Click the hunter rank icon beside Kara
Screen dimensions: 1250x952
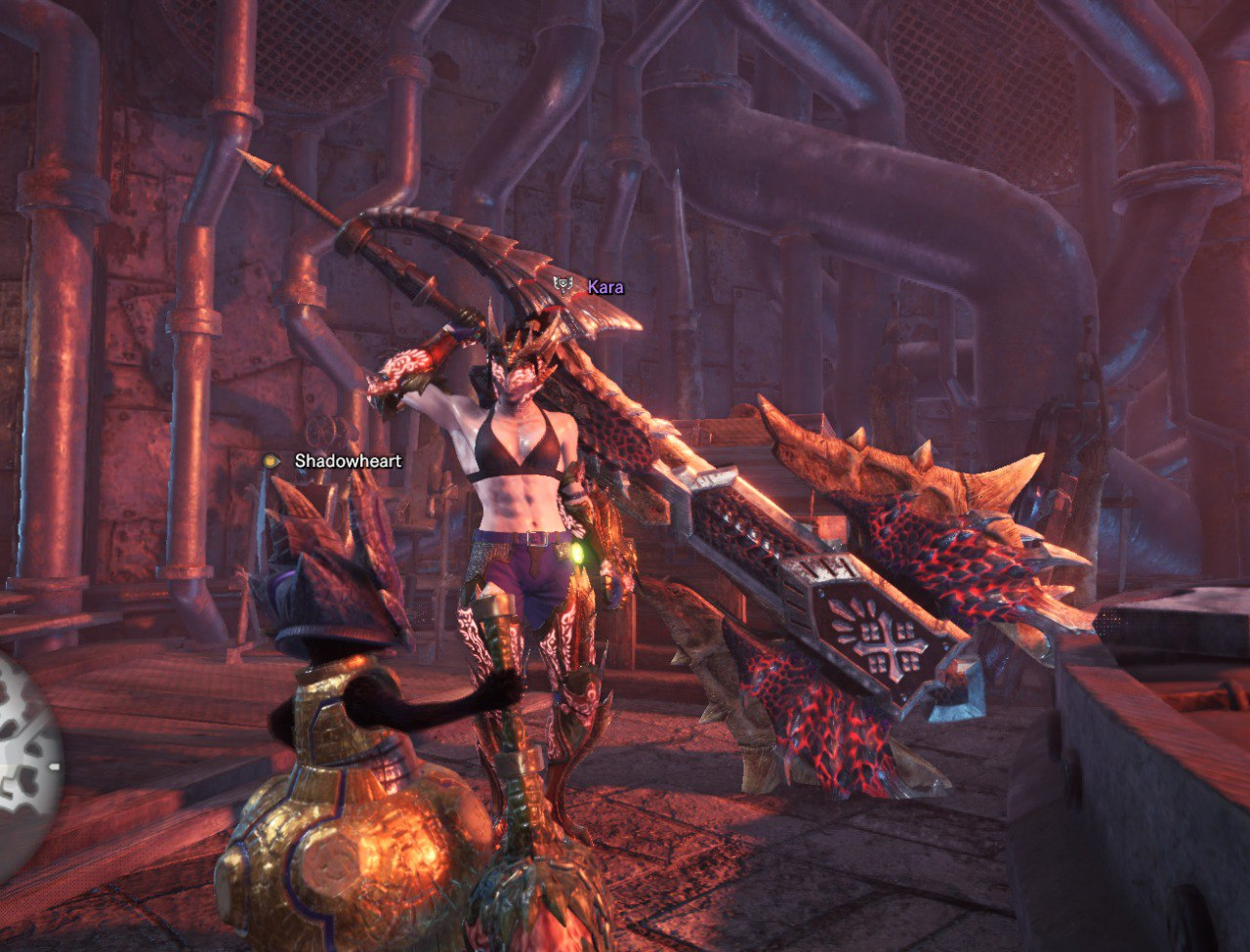[x=563, y=285]
